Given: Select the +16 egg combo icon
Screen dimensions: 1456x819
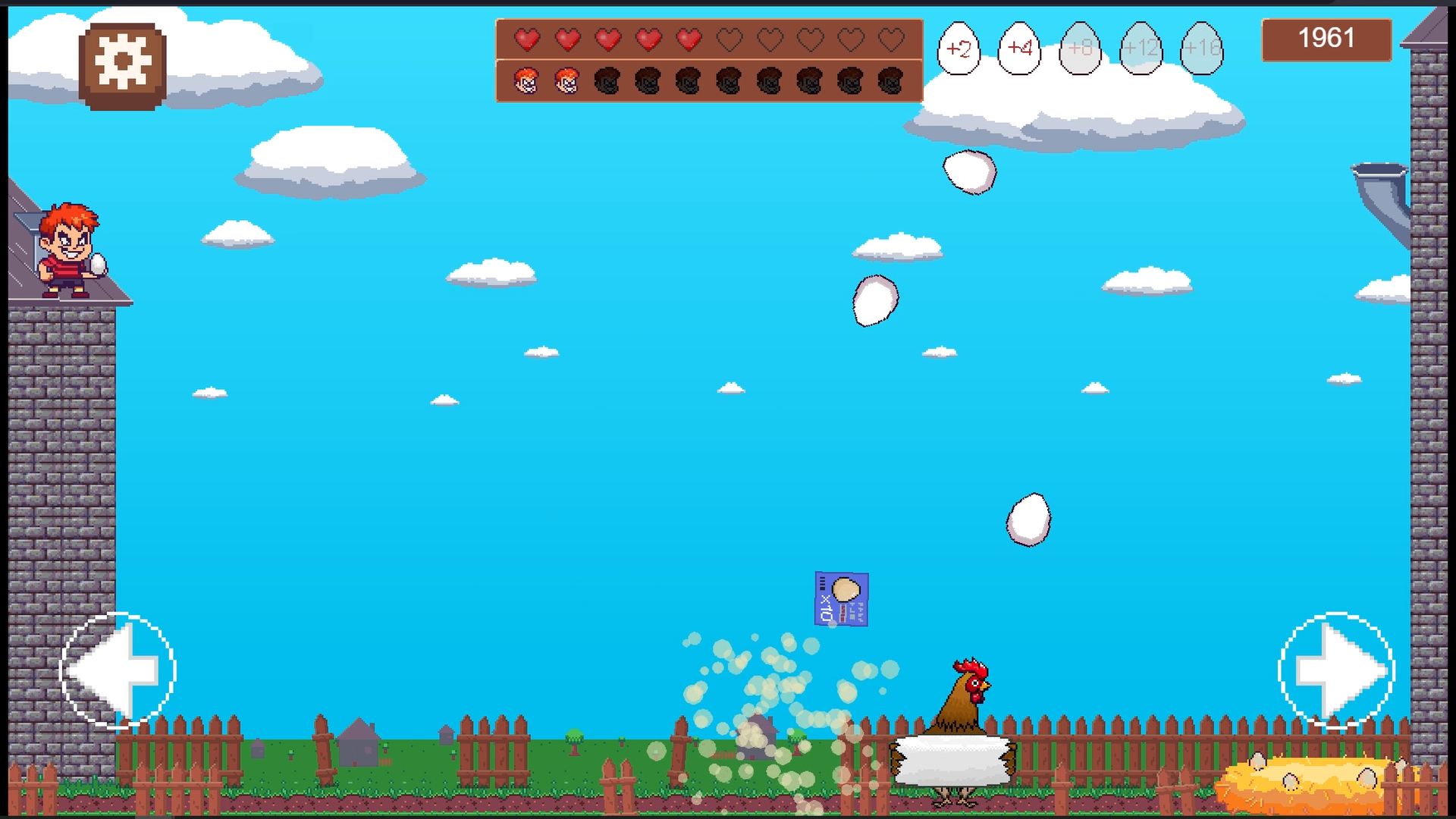Looking at the screenshot, I should click(x=1200, y=49).
